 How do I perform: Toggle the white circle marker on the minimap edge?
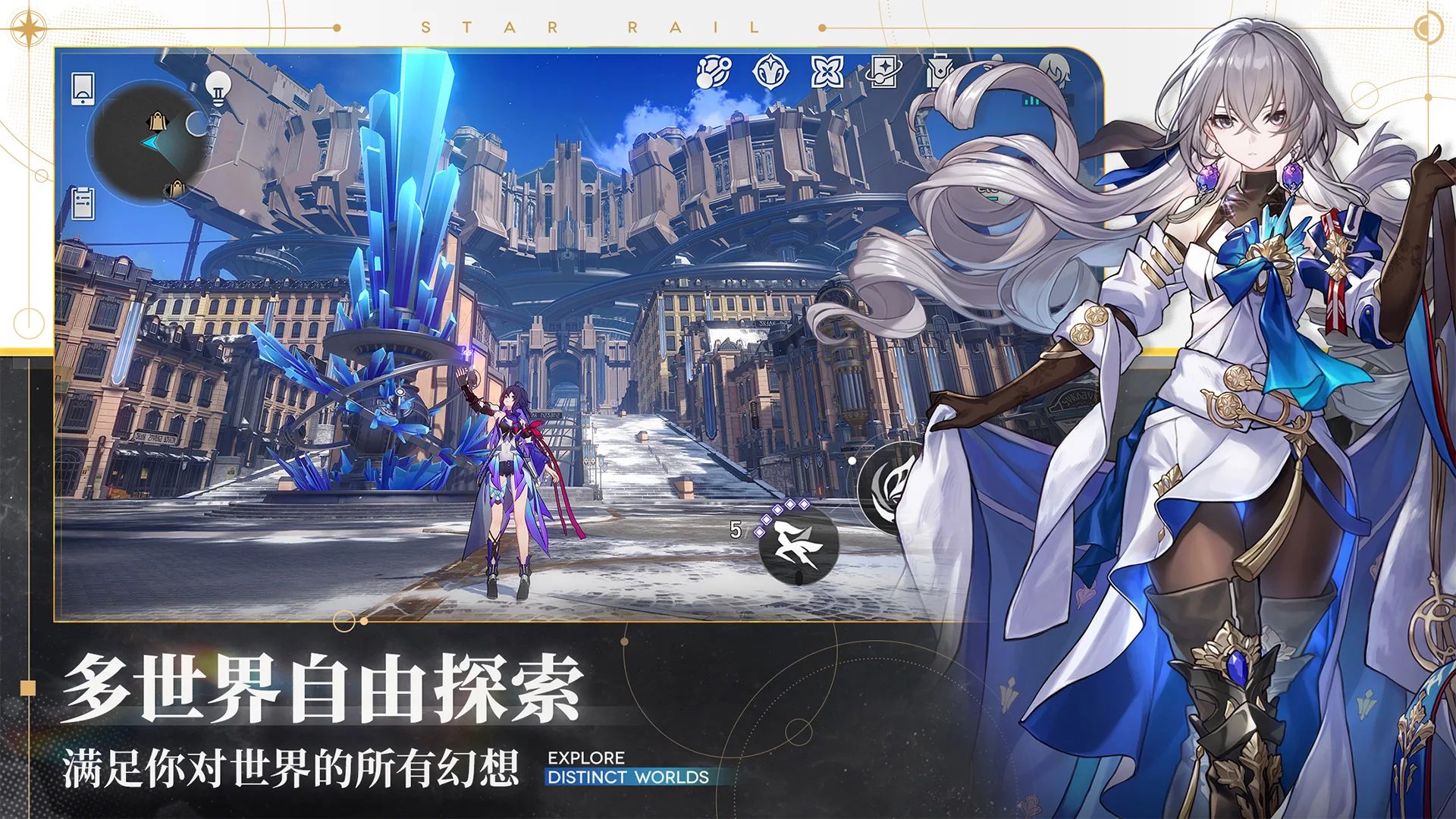point(196,124)
